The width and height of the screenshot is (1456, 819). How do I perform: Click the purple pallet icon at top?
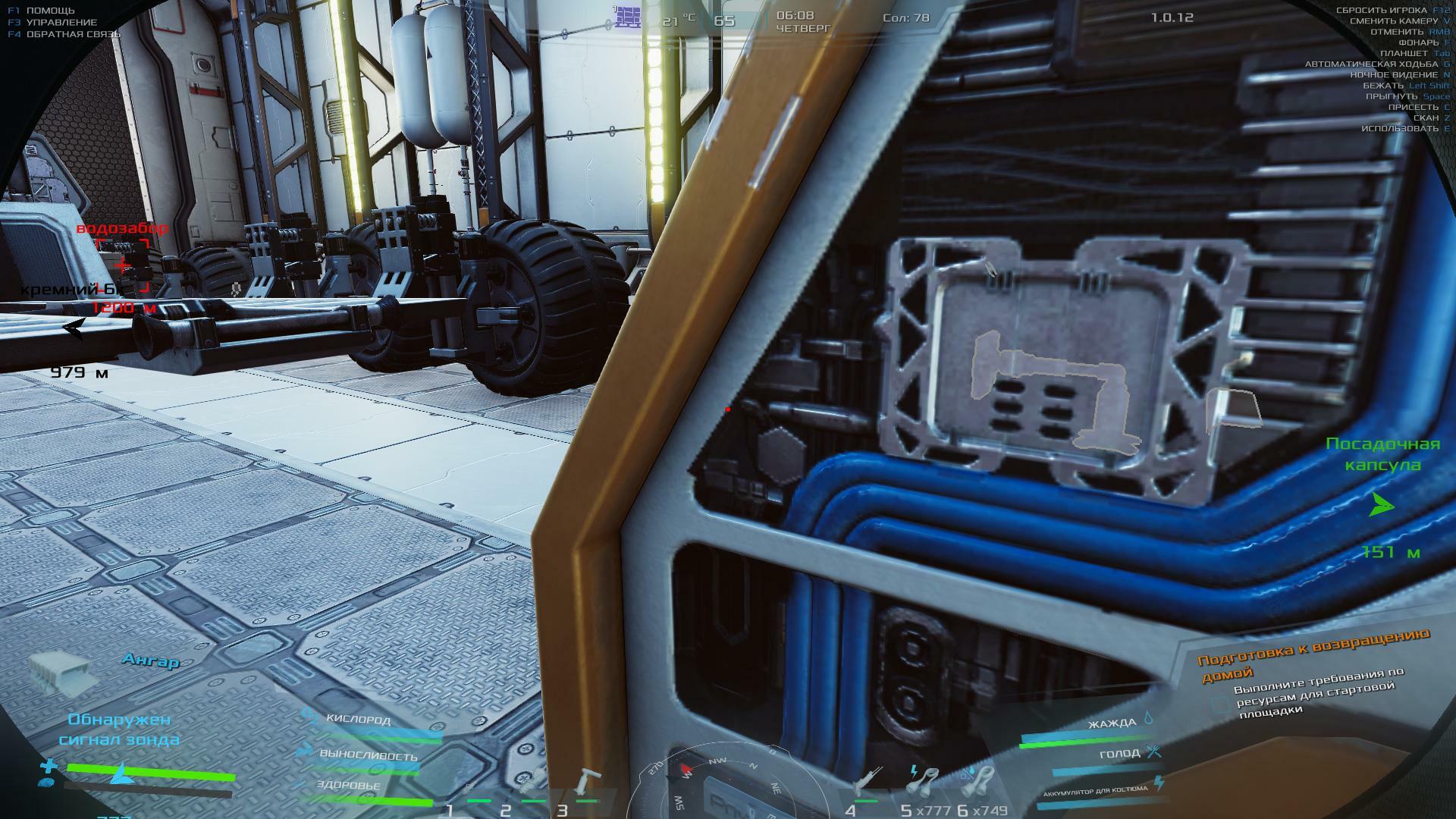[x=628, y=16]
